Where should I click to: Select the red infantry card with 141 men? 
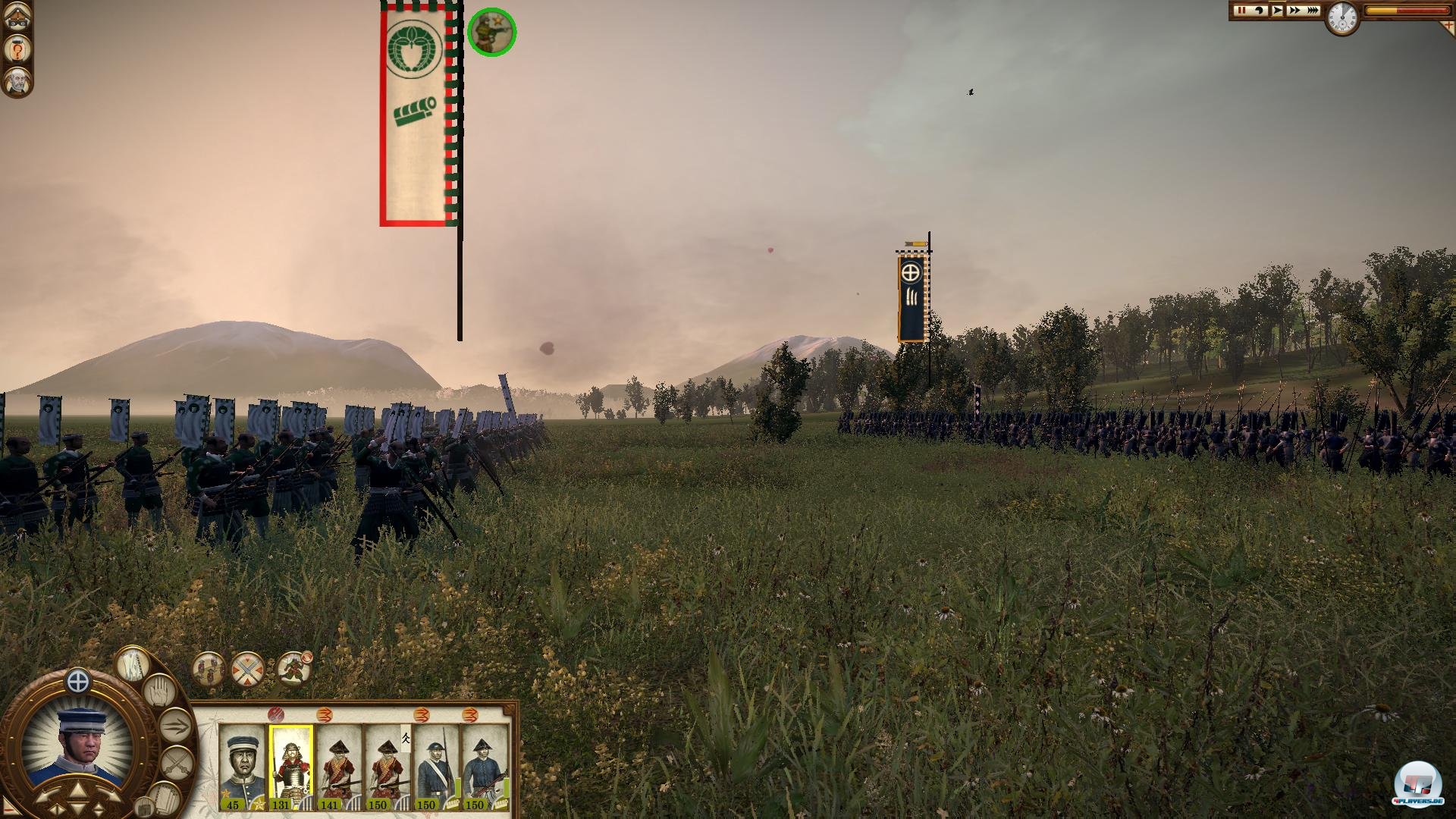pos(339,767)
